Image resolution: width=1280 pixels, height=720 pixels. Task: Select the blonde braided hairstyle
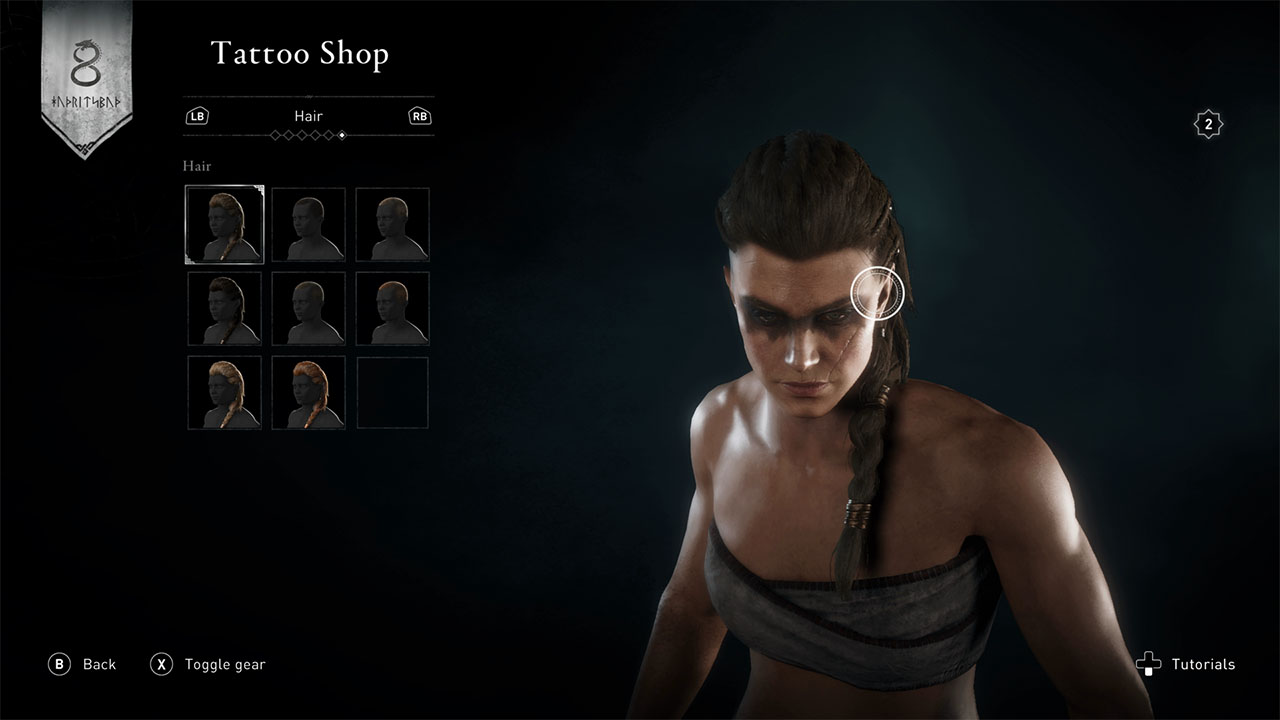click(225, 393)
